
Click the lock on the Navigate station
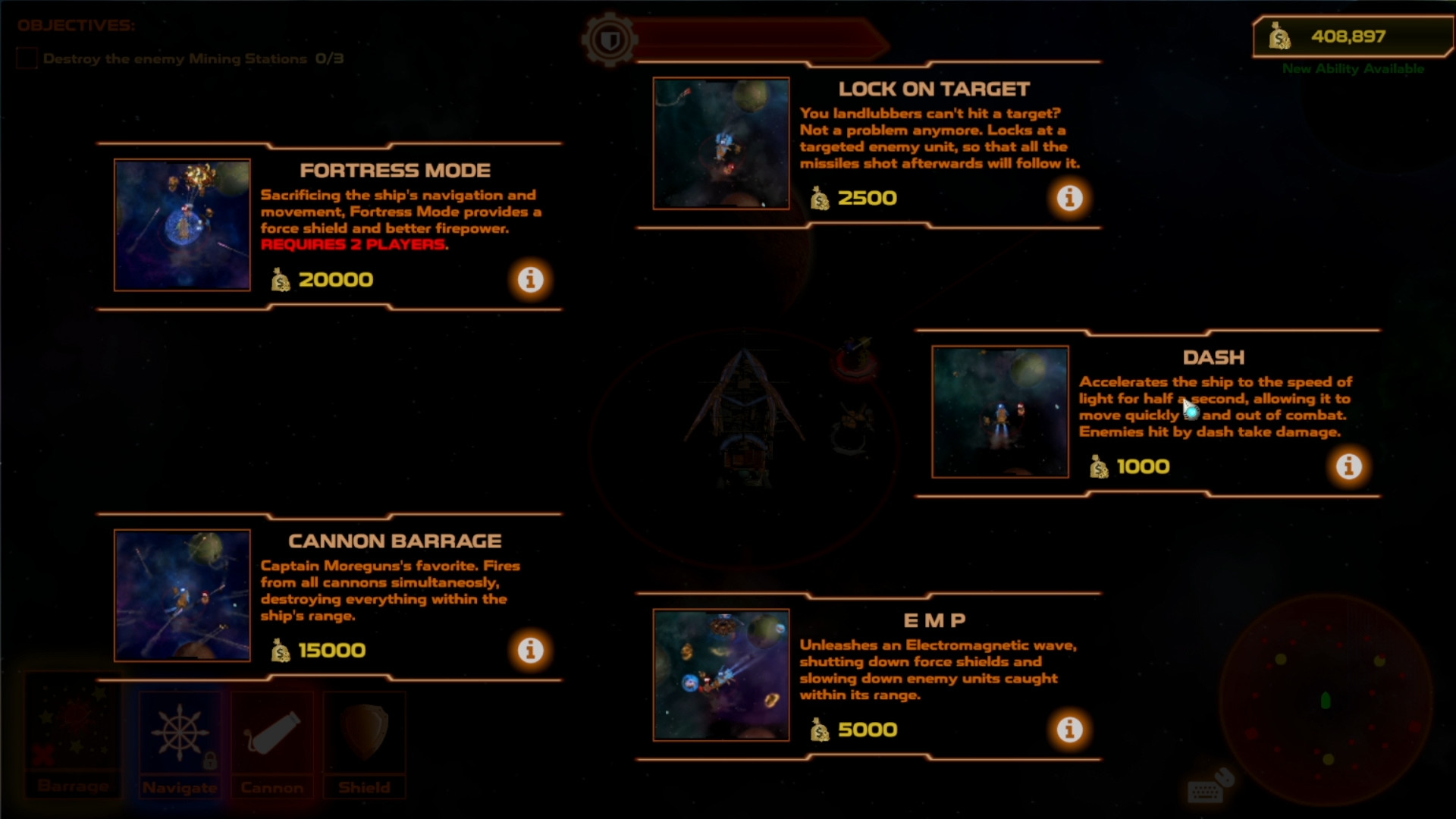[x=210, y=761]
